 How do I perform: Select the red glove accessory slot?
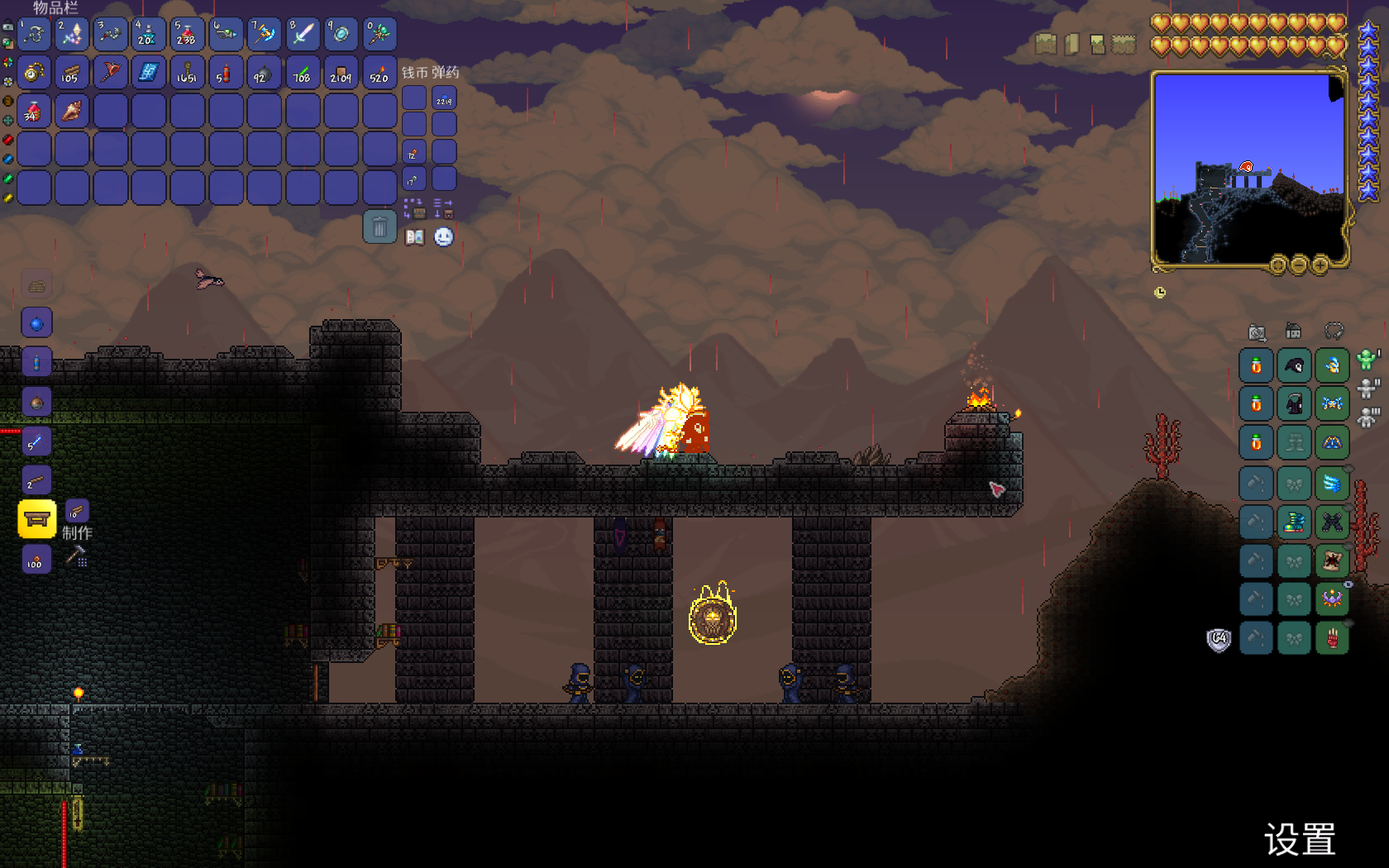pos(1332,639)
